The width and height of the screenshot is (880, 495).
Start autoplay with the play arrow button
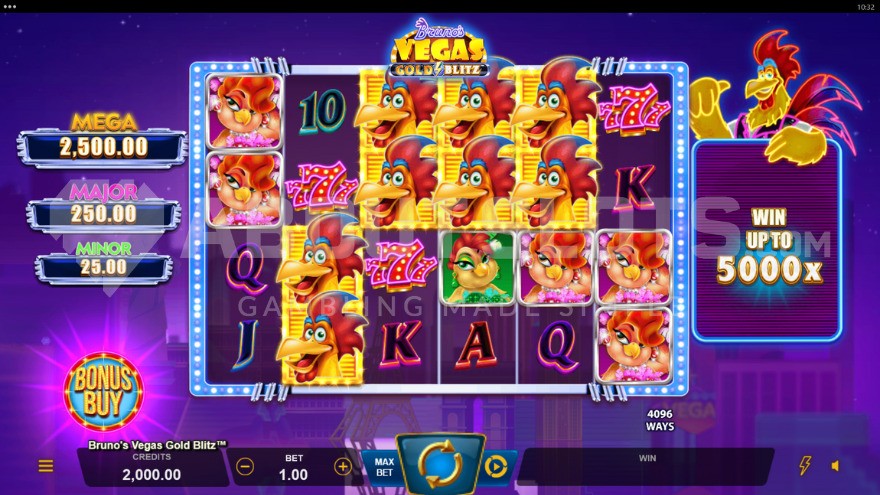496,466
